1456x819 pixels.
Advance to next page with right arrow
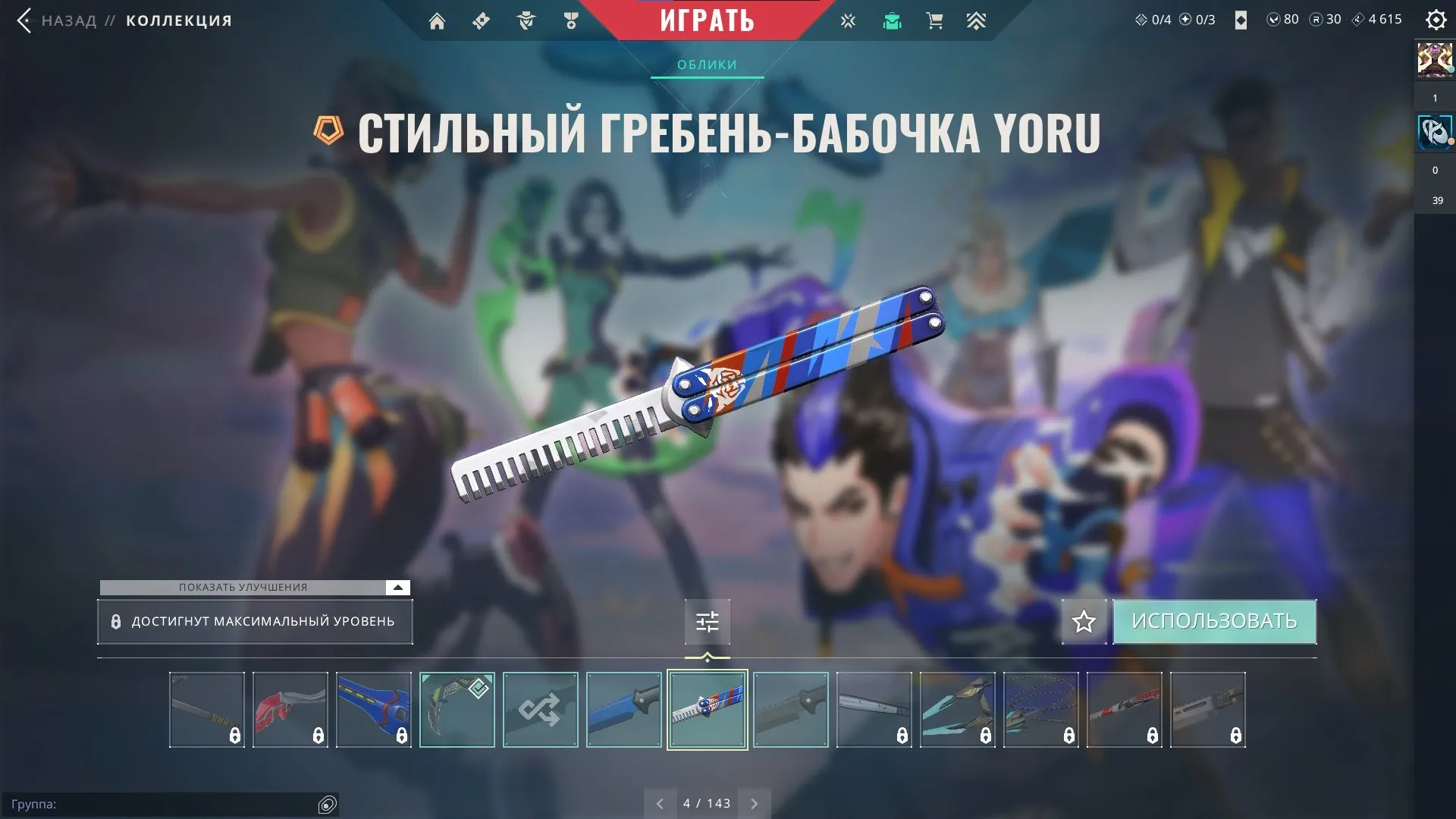(754, 802)
